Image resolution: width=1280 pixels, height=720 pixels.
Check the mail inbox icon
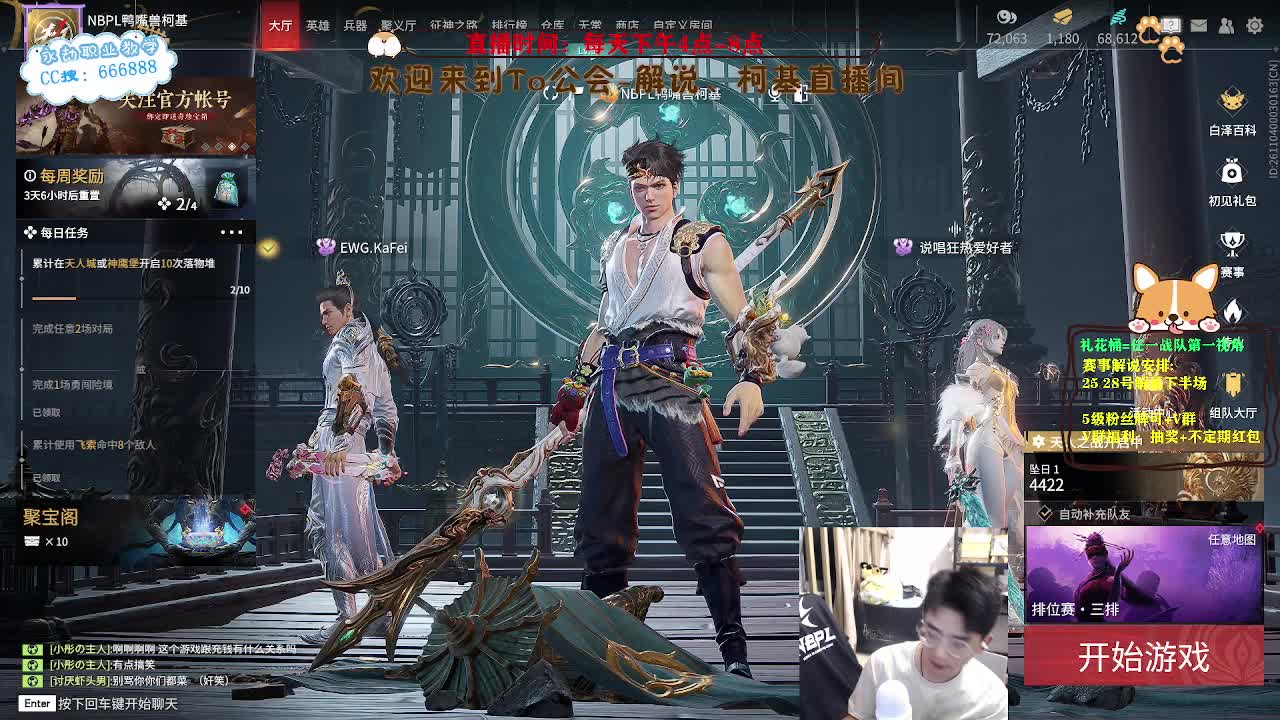pos(1198,24)
